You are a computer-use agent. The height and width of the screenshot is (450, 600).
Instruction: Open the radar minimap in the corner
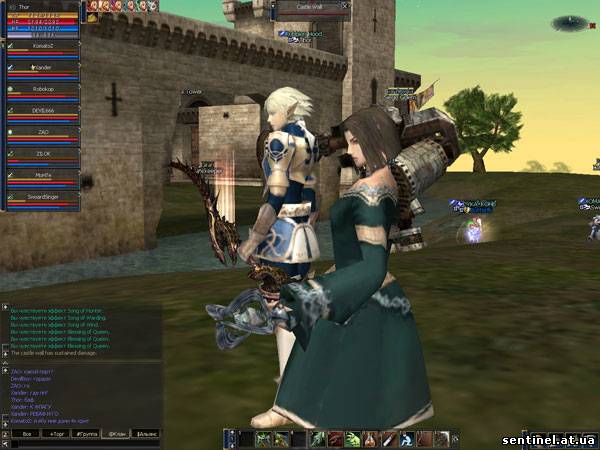tap(568, 22)
